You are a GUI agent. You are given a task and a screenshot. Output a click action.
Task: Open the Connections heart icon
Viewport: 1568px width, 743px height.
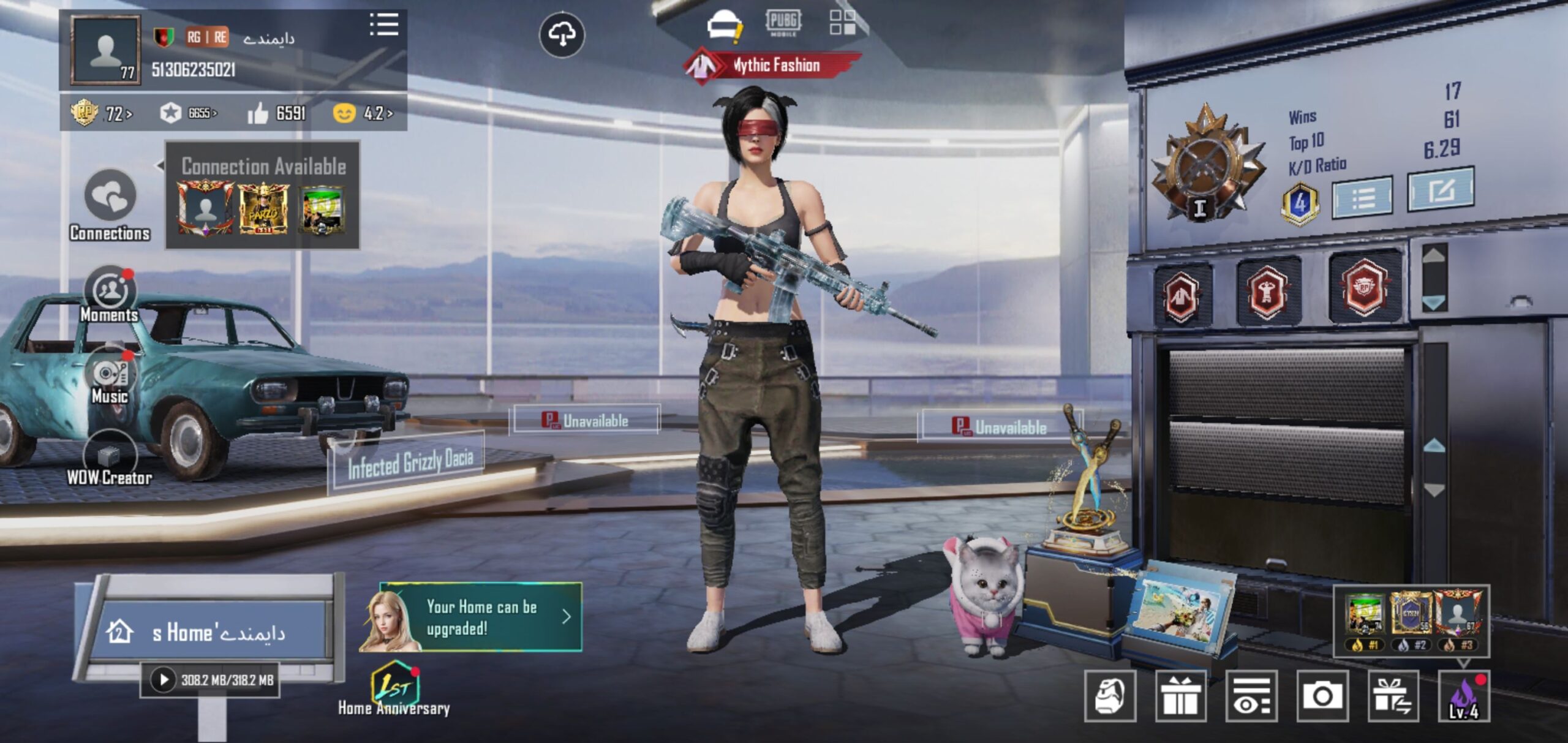click(x=110, y=195)
